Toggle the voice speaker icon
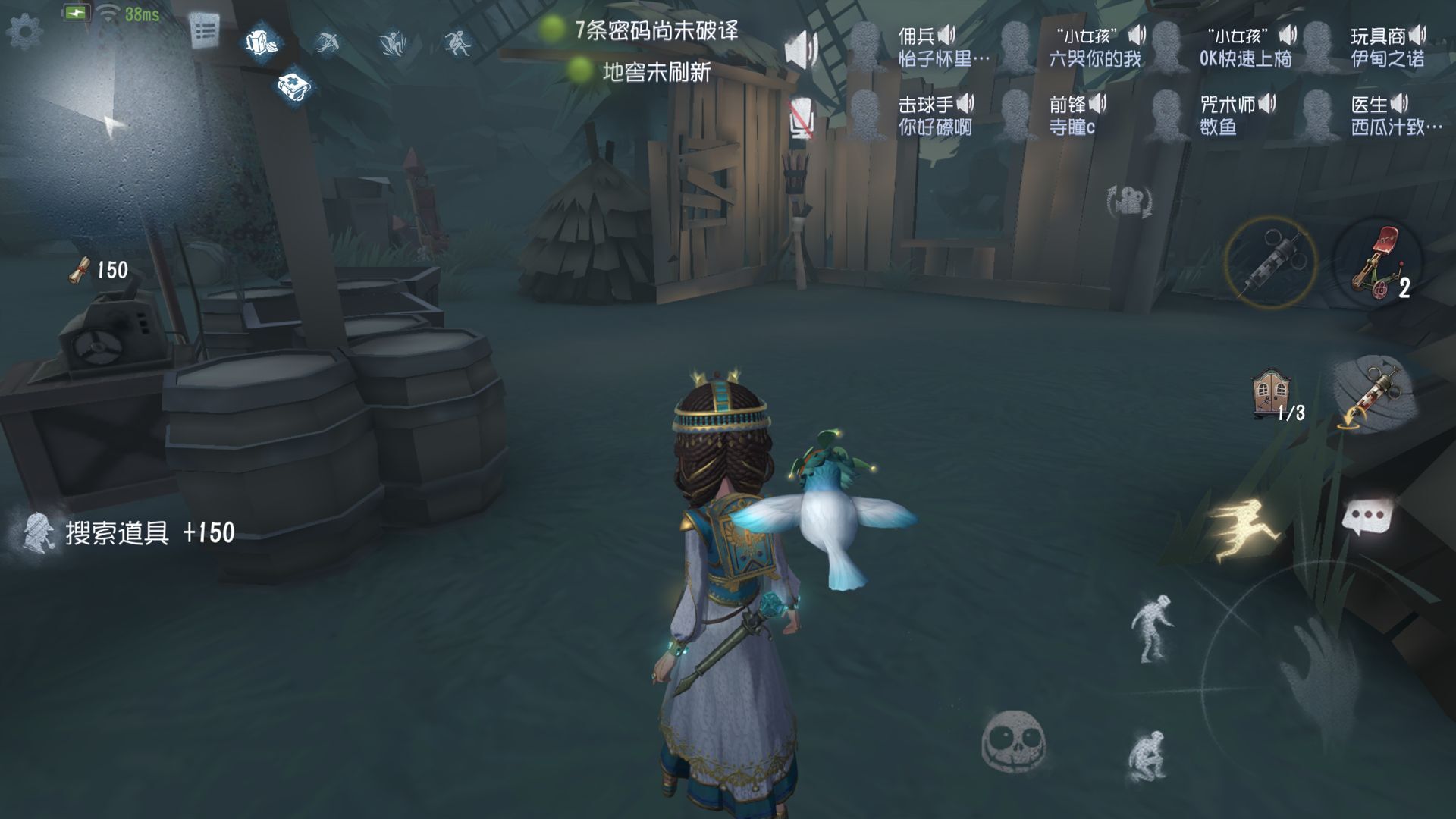 pyautogui.click(x=801, y=50)
